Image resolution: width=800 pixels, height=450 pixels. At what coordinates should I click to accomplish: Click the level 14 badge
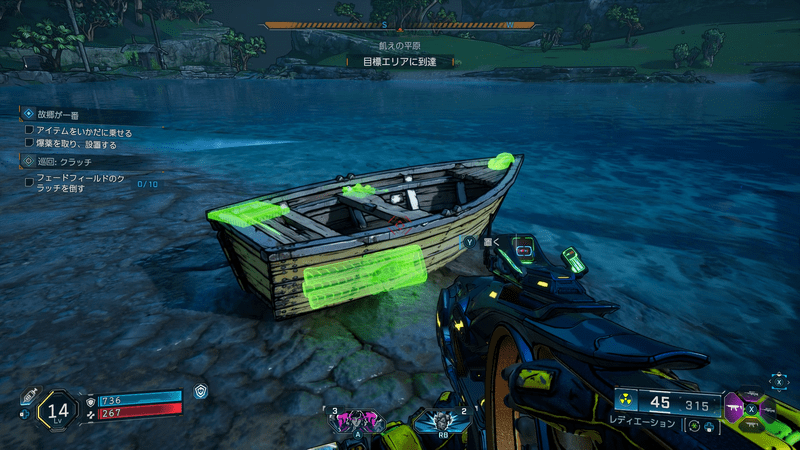point(58,409)
